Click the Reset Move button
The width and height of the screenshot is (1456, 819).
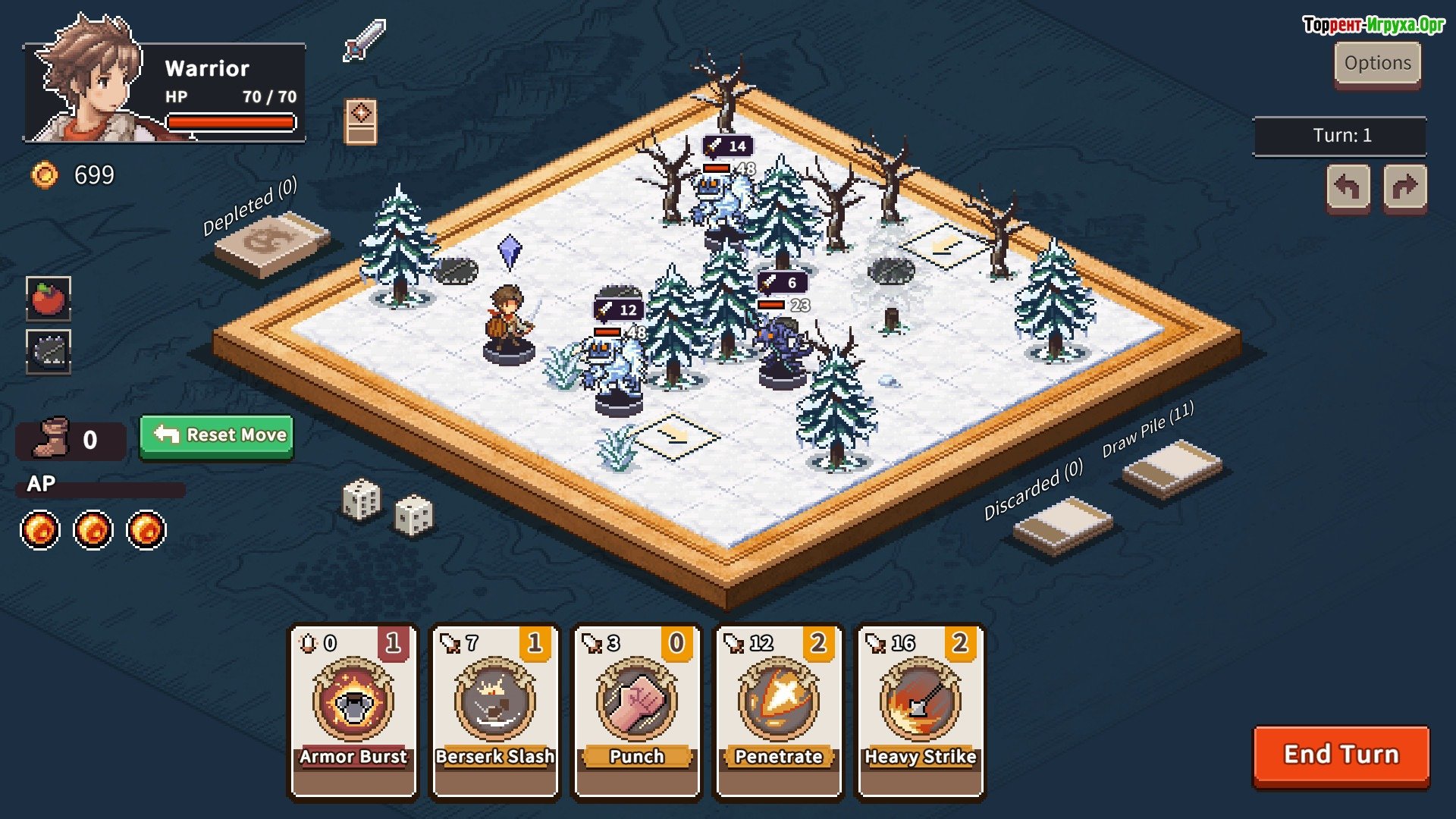pyautogui.click(x=217, y=435)
